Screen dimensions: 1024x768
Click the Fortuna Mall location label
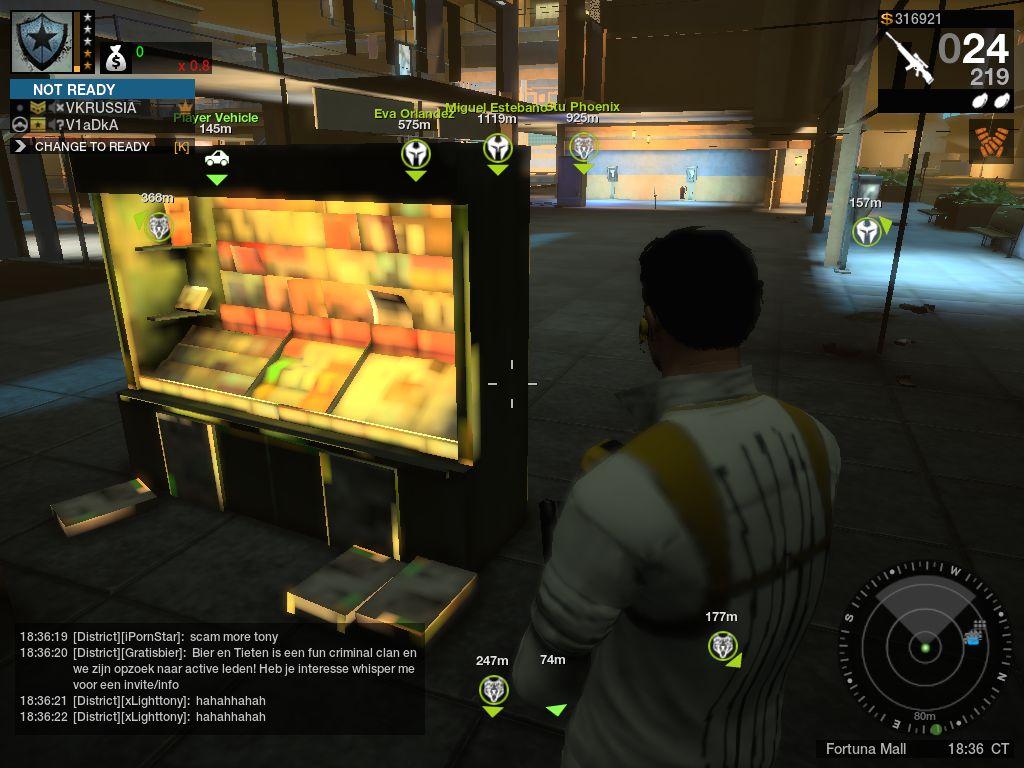tap(866, 749)
